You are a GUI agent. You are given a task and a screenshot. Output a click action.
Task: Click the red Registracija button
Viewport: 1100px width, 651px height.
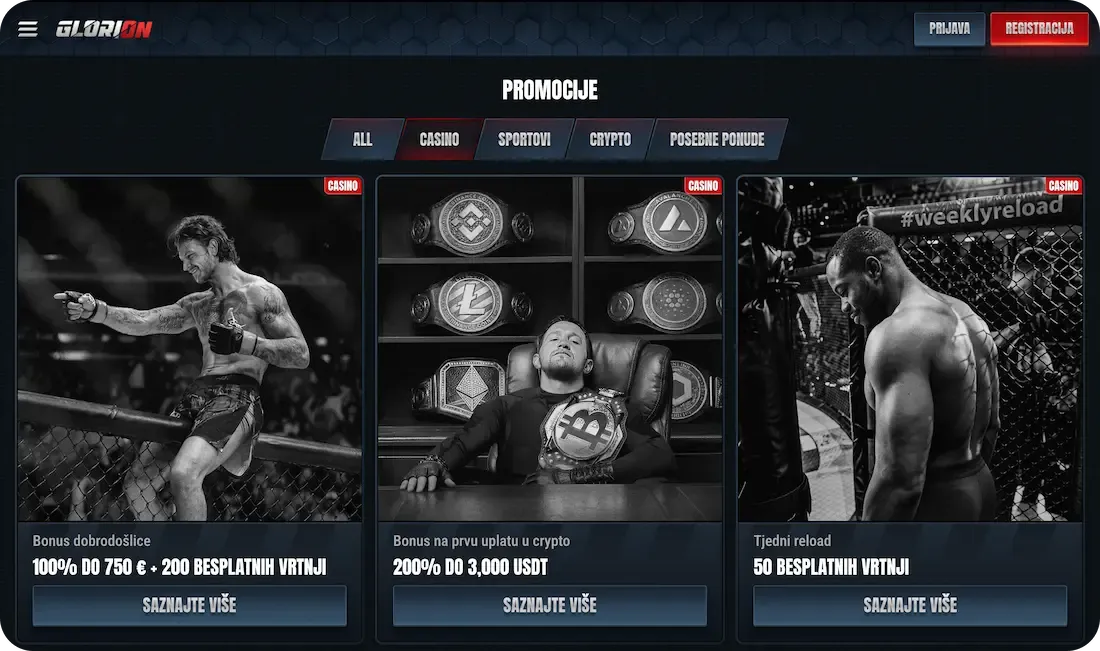[1039, 29]
